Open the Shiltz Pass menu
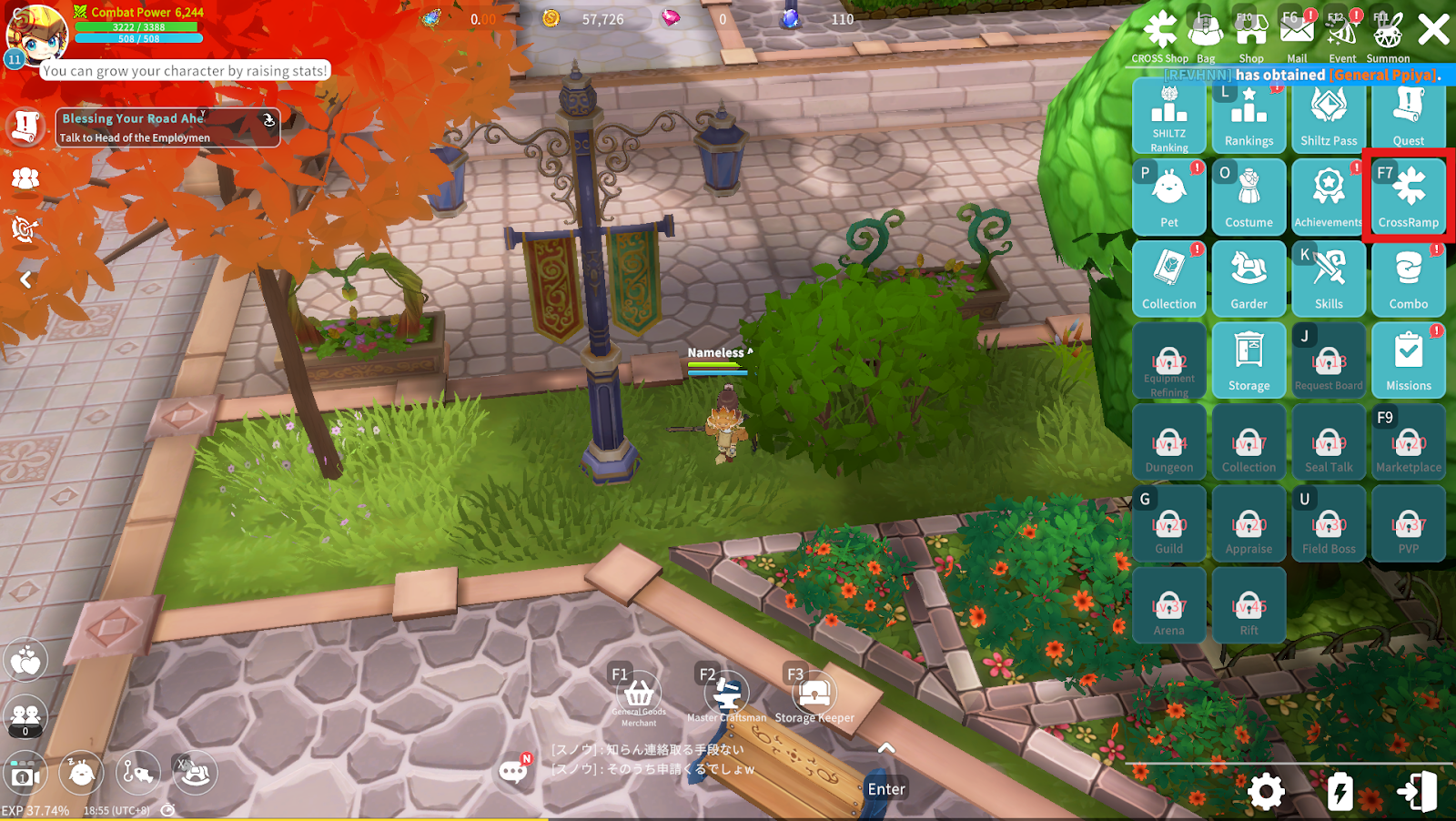Viewport: 1456px width, 821px height. pyautogui.click(x=1329, y=117)
